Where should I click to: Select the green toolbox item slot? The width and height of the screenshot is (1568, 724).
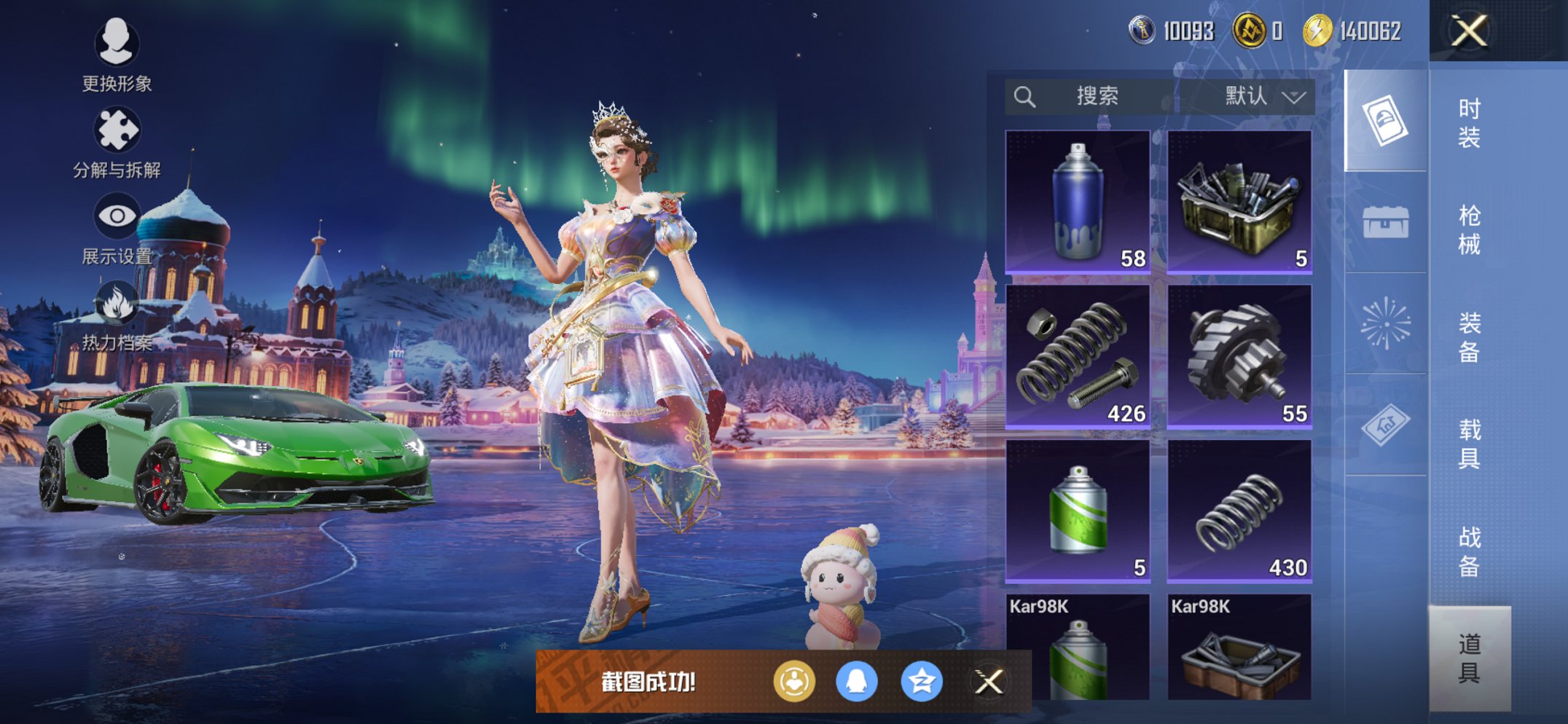(1239, 202)
